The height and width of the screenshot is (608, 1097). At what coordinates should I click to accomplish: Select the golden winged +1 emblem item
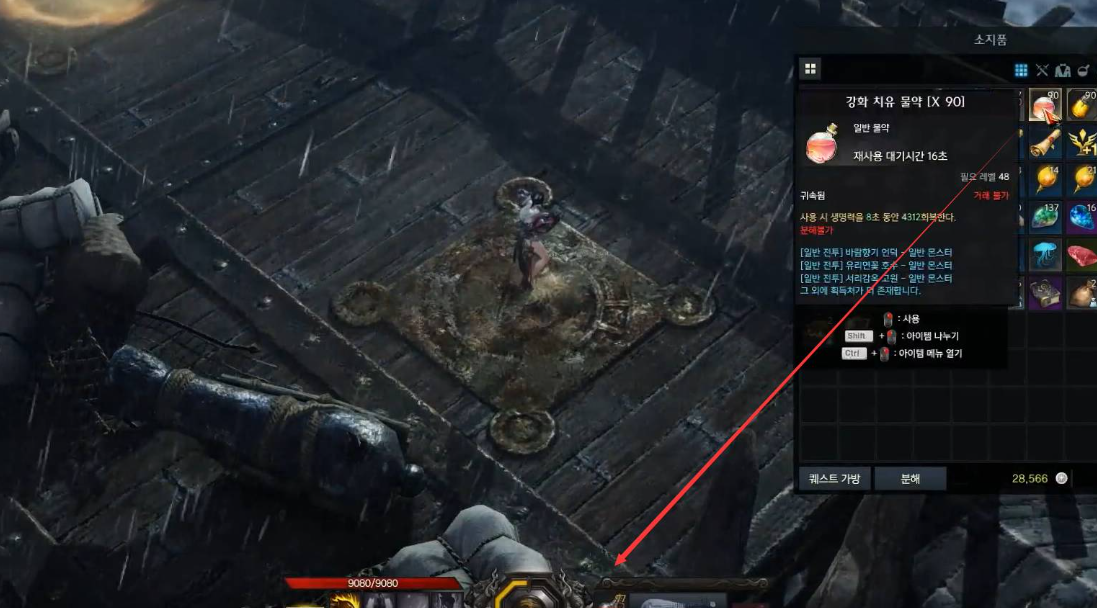[1082, 143]
